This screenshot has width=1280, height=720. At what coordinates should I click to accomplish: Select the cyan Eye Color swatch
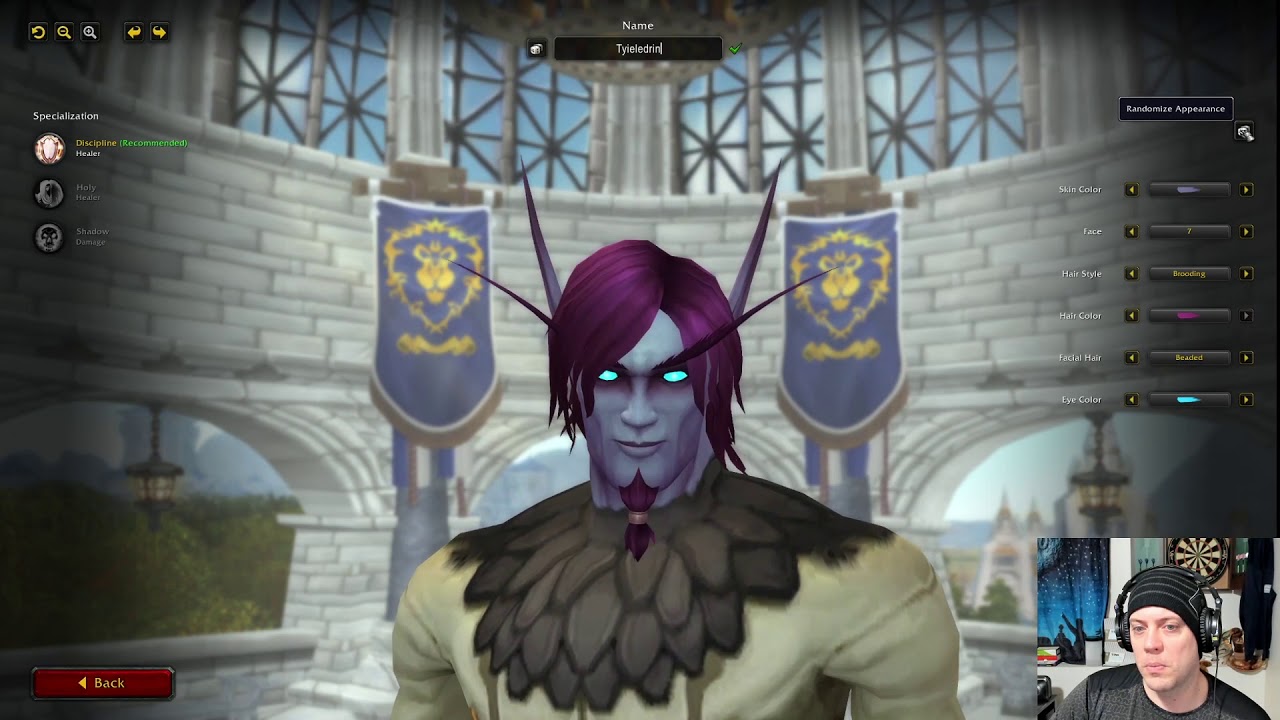[x=1189, y=399]
